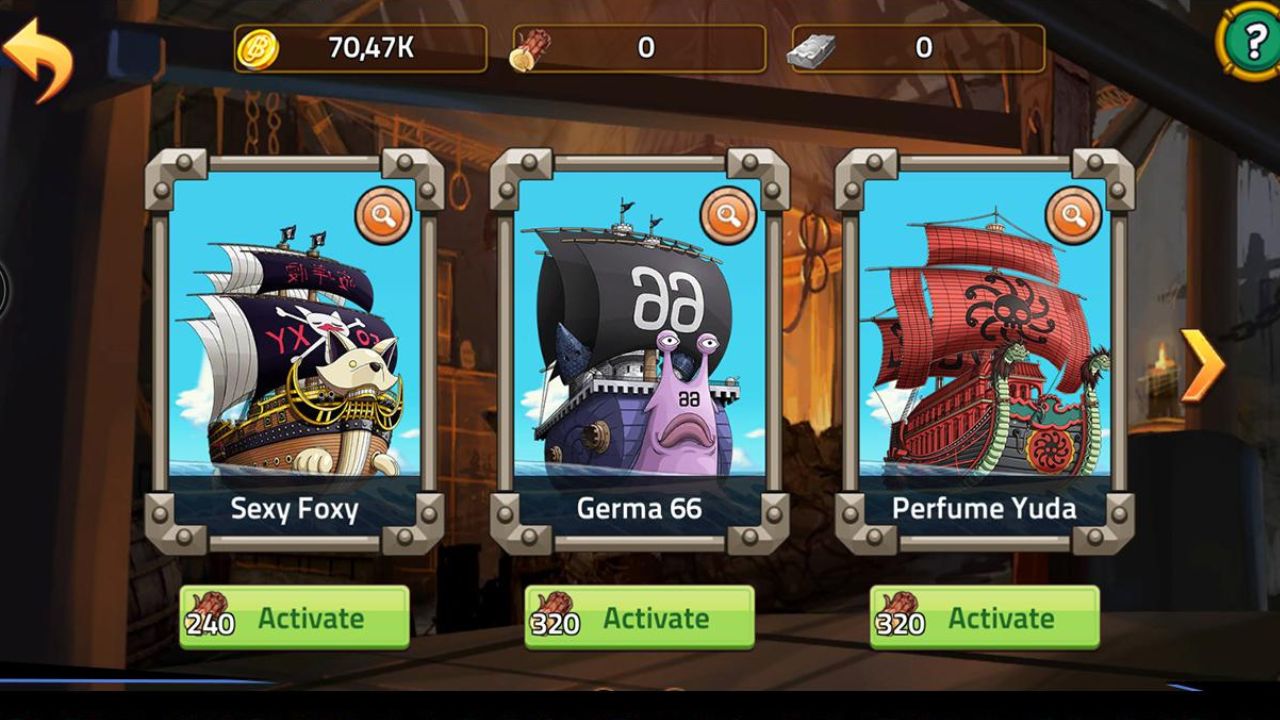Click the Sexy Foxy name label
The width and height of the screenshot is (1280, 720).
[x=295, y=508]
